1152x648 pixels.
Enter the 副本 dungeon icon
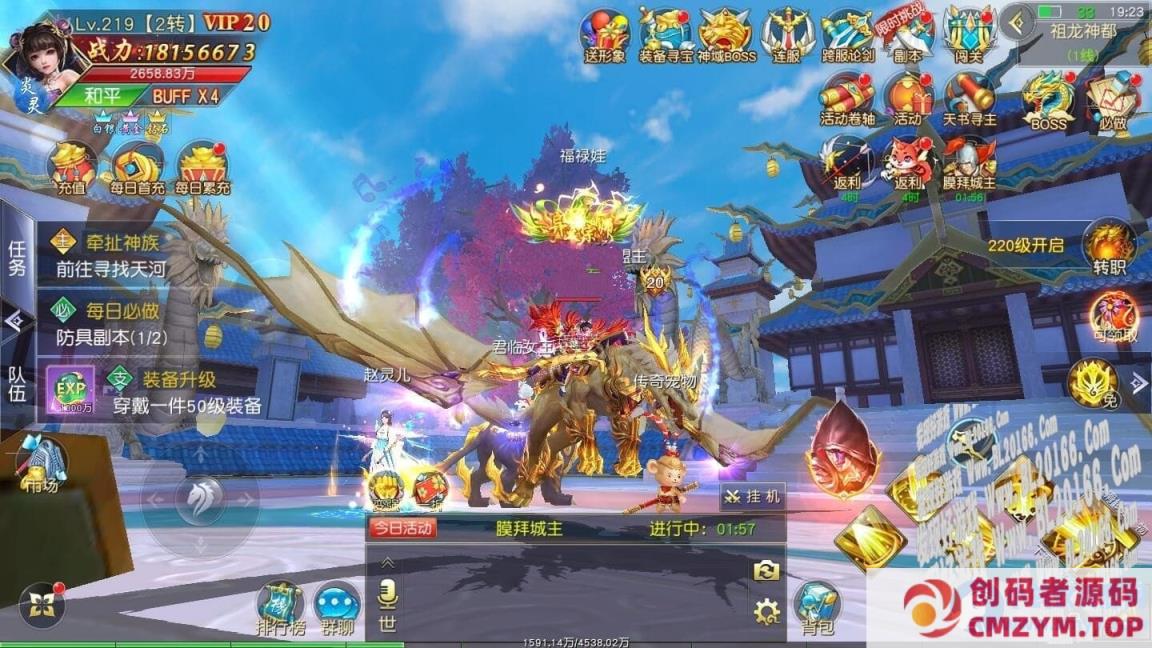coord(908,35)
